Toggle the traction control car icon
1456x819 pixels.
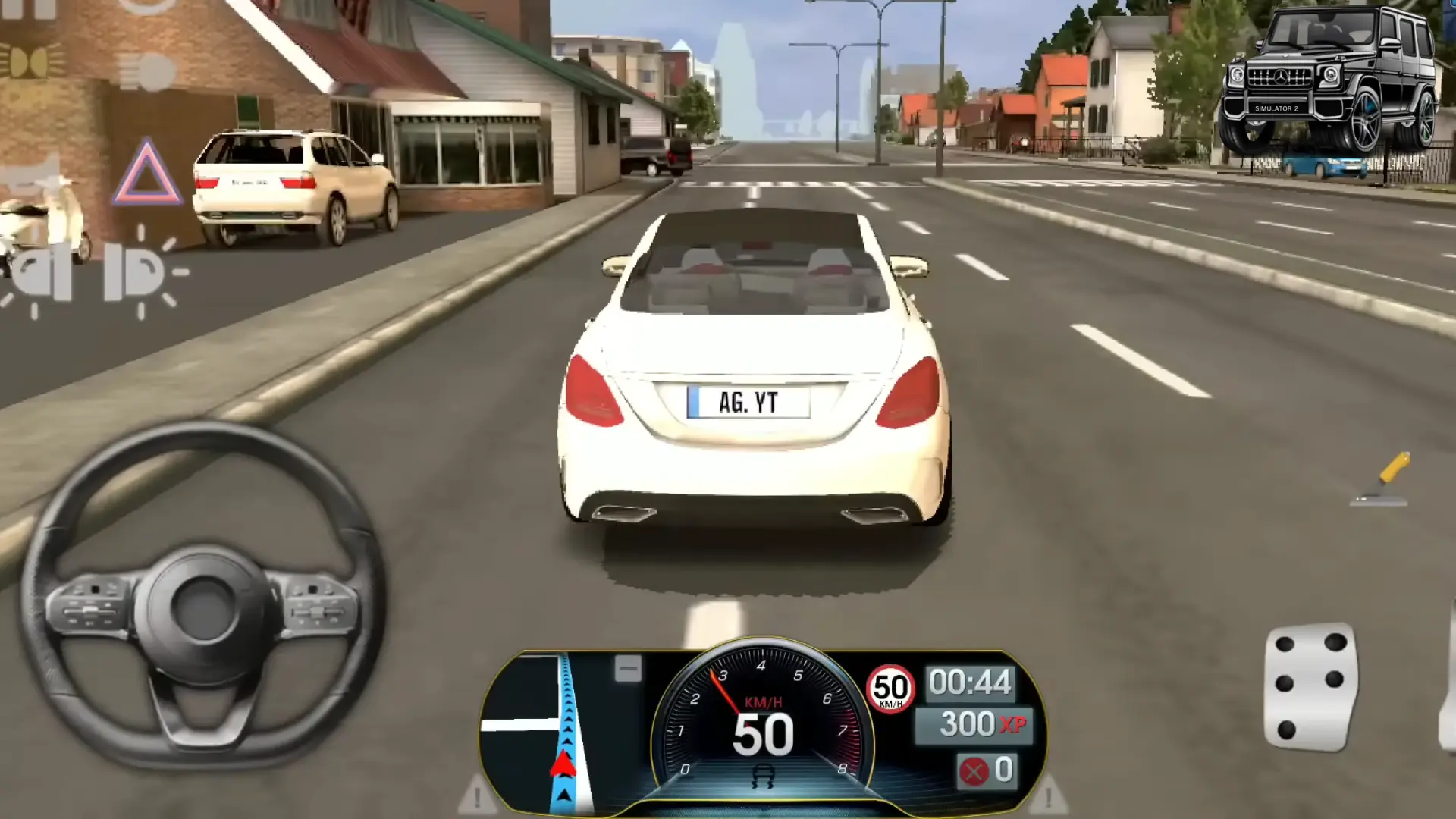[762, 777]
